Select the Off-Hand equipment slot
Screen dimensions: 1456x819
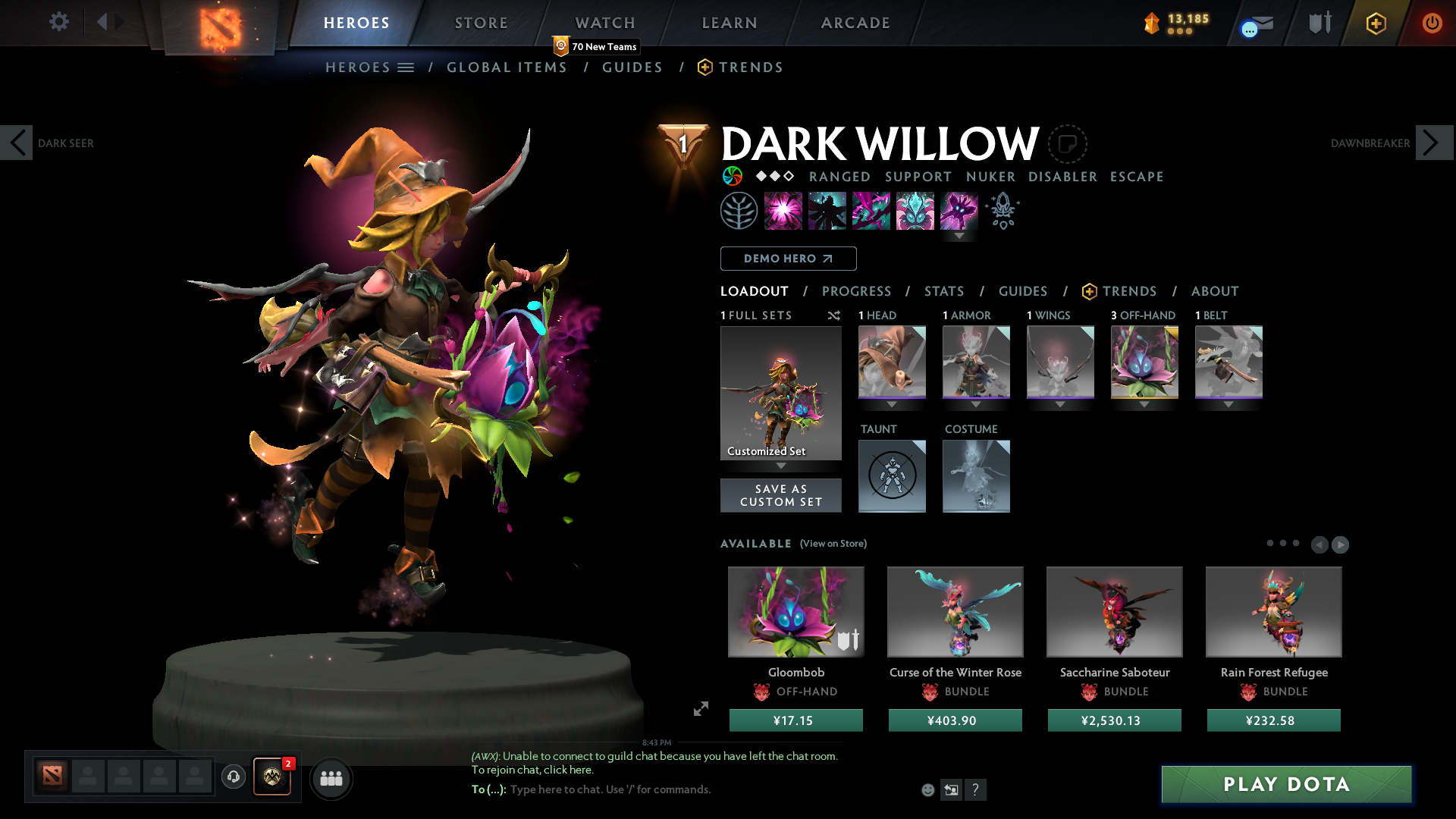[x=1144, y=362]
